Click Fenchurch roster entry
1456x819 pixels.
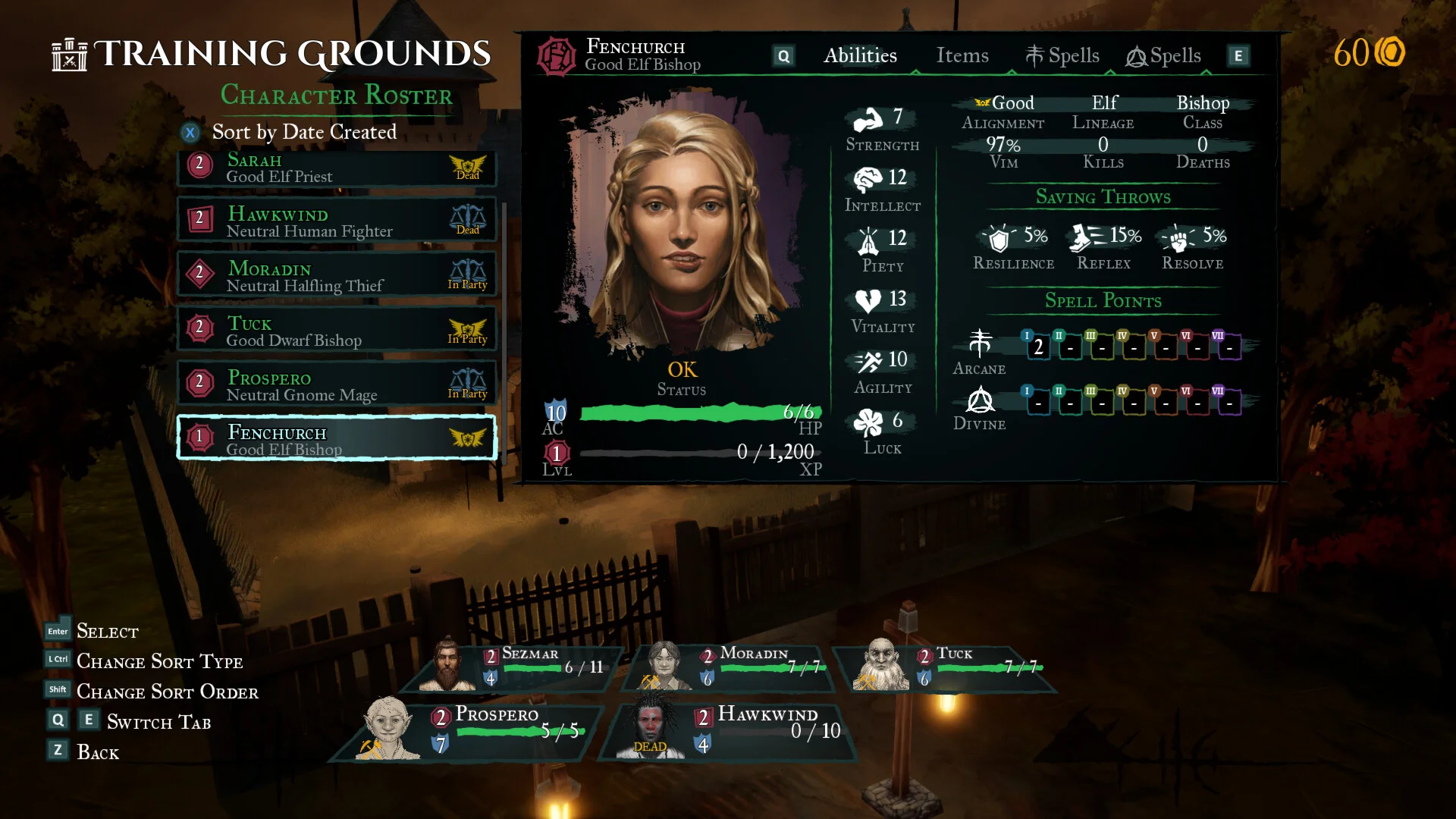tap(336, 438)
